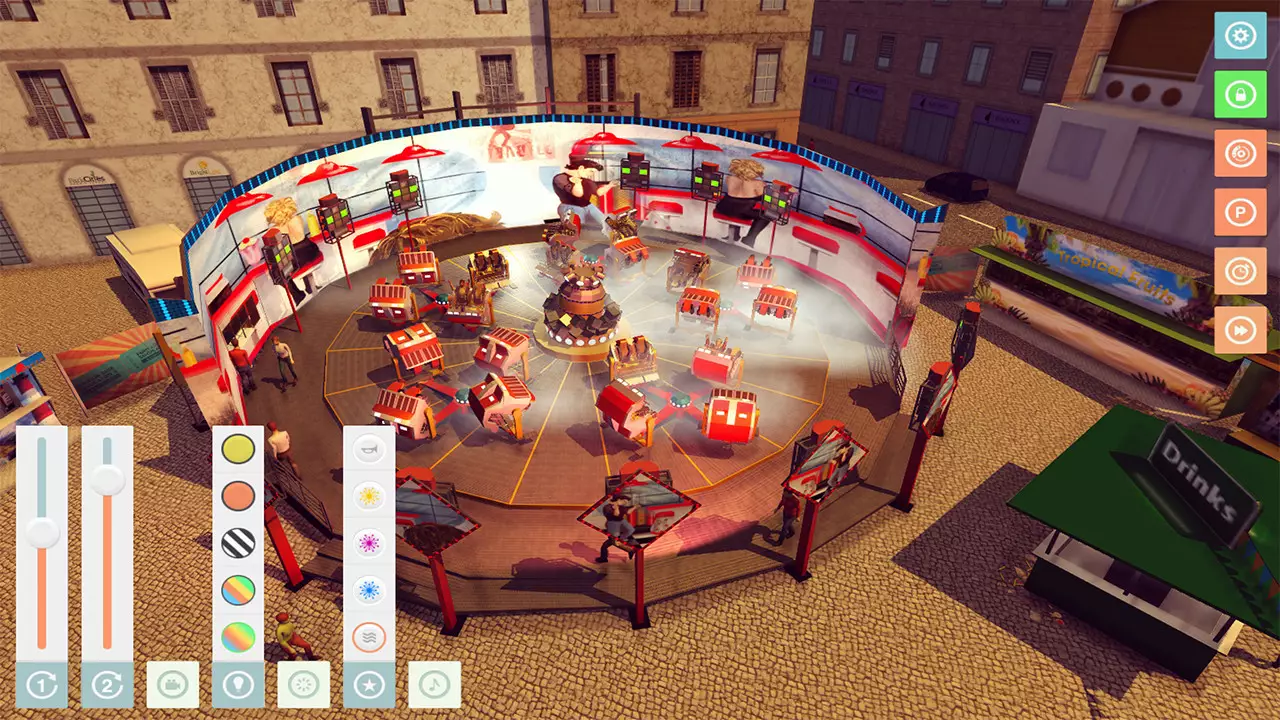
Task: Select the light bulb lighting icon
Action: (x=238, y=685)
